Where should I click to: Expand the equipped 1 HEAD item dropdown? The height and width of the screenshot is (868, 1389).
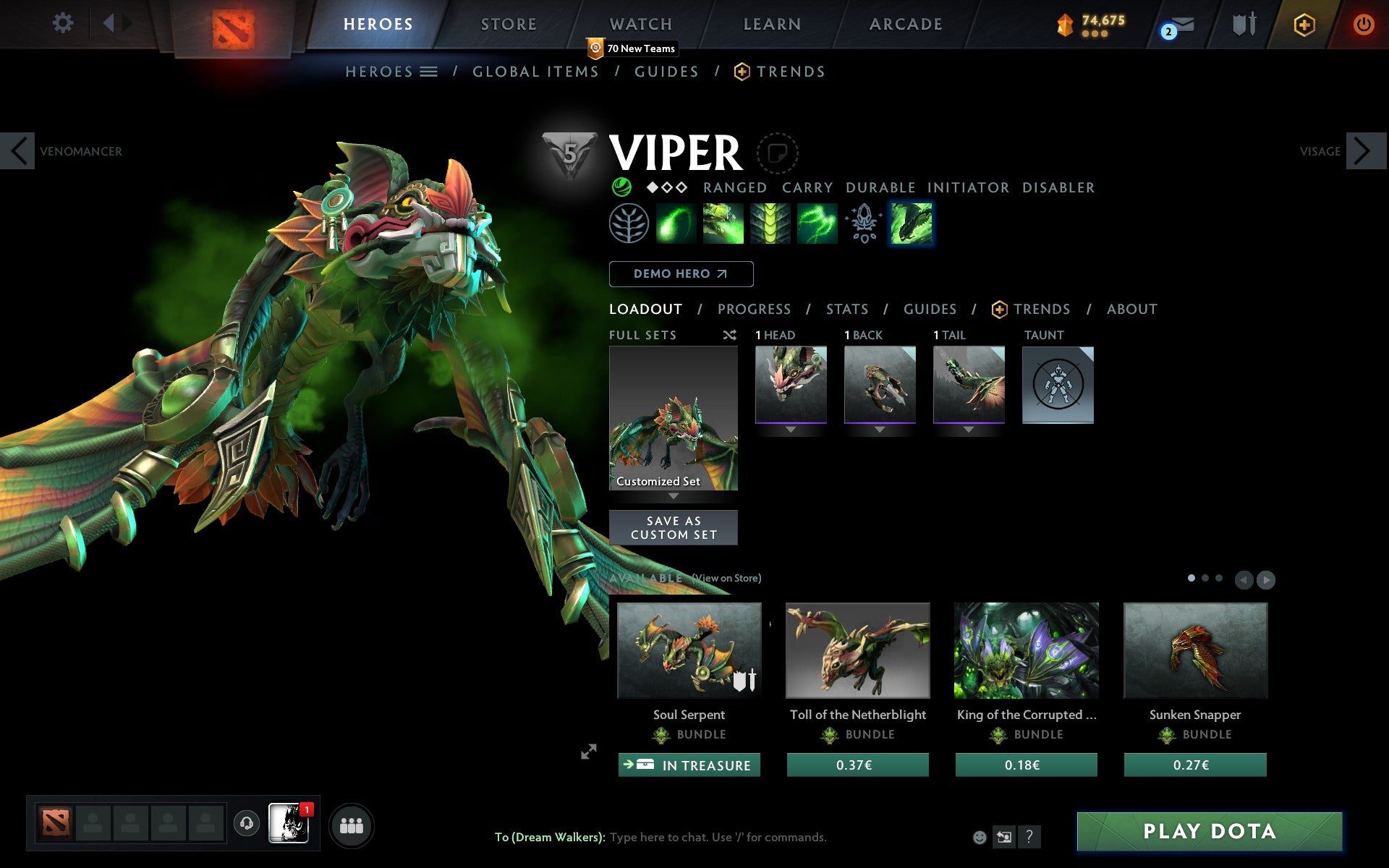click(x=789, y=429)
